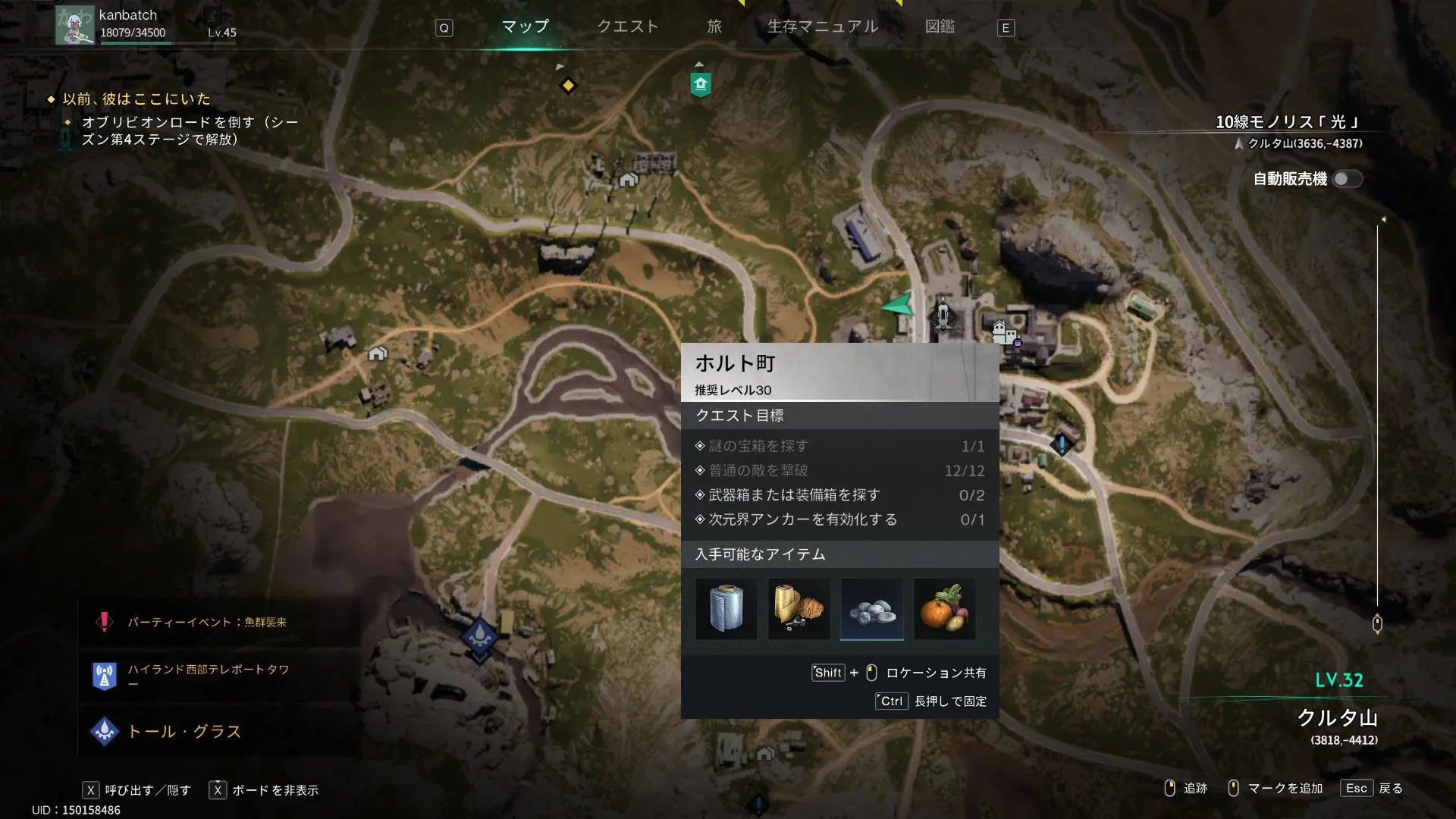
Task: Click the kanbatch player avatar
Action: tap(75, 25)
